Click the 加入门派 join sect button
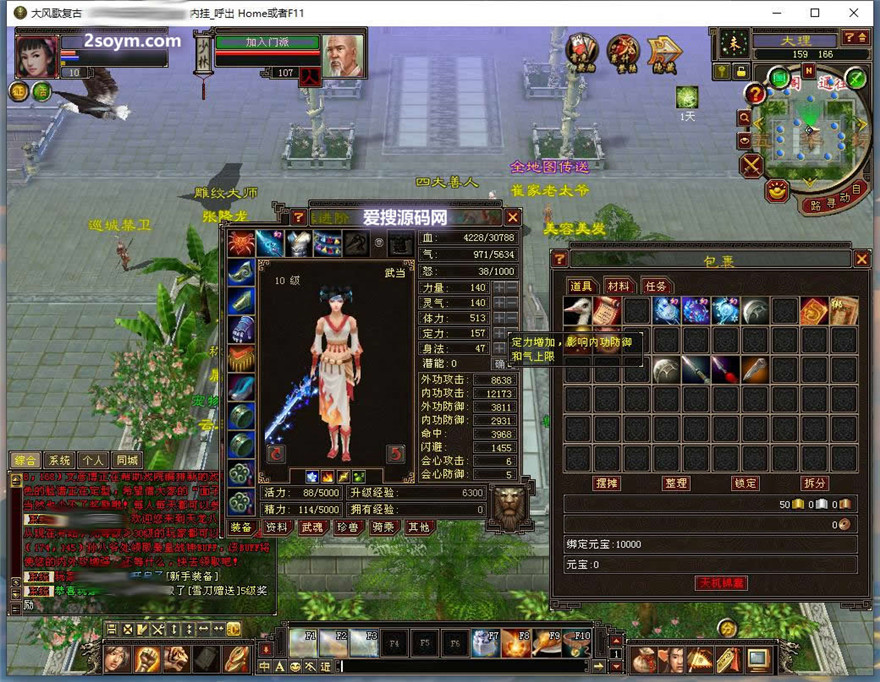Viewport: 880px width, 682px height. click(x=266, y=43)
